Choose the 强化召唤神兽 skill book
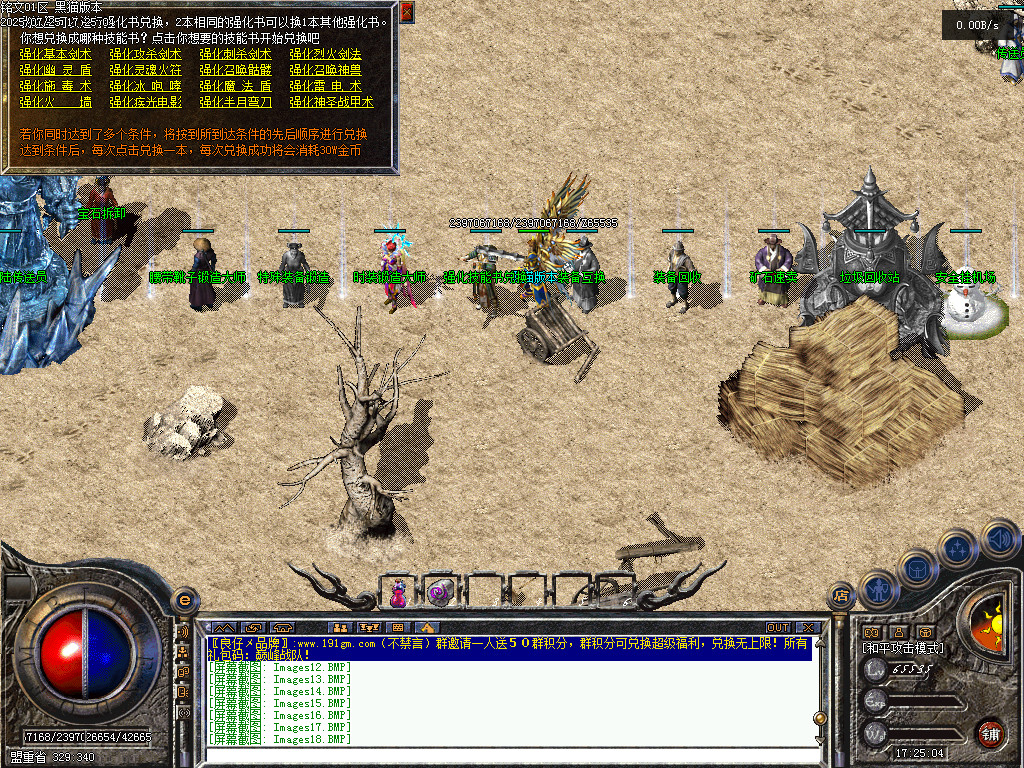 [x=325, y=70]
